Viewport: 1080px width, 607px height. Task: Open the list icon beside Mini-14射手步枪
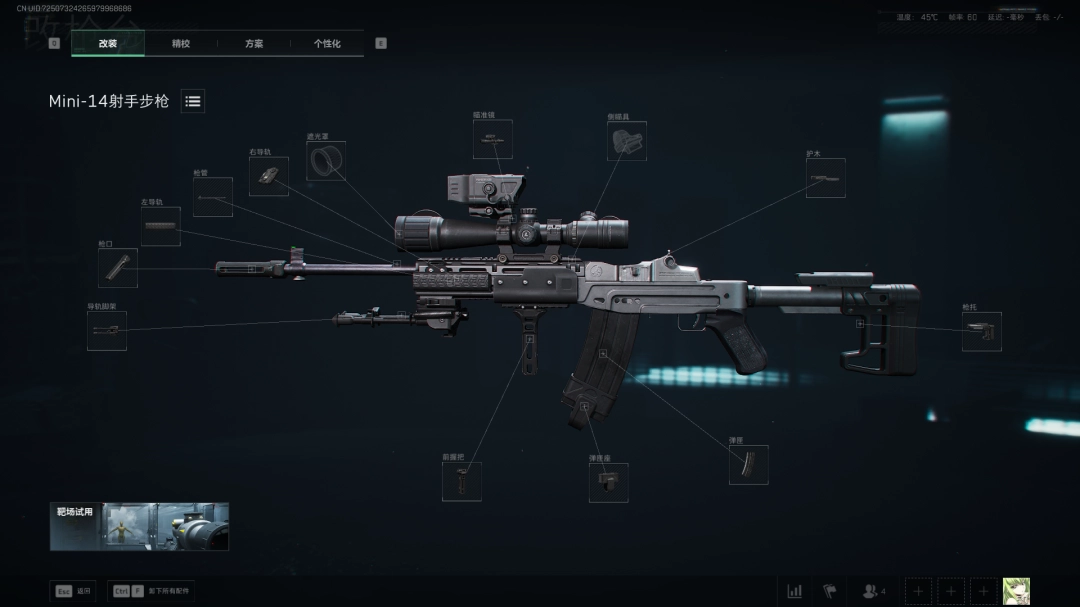click(193, 101)
